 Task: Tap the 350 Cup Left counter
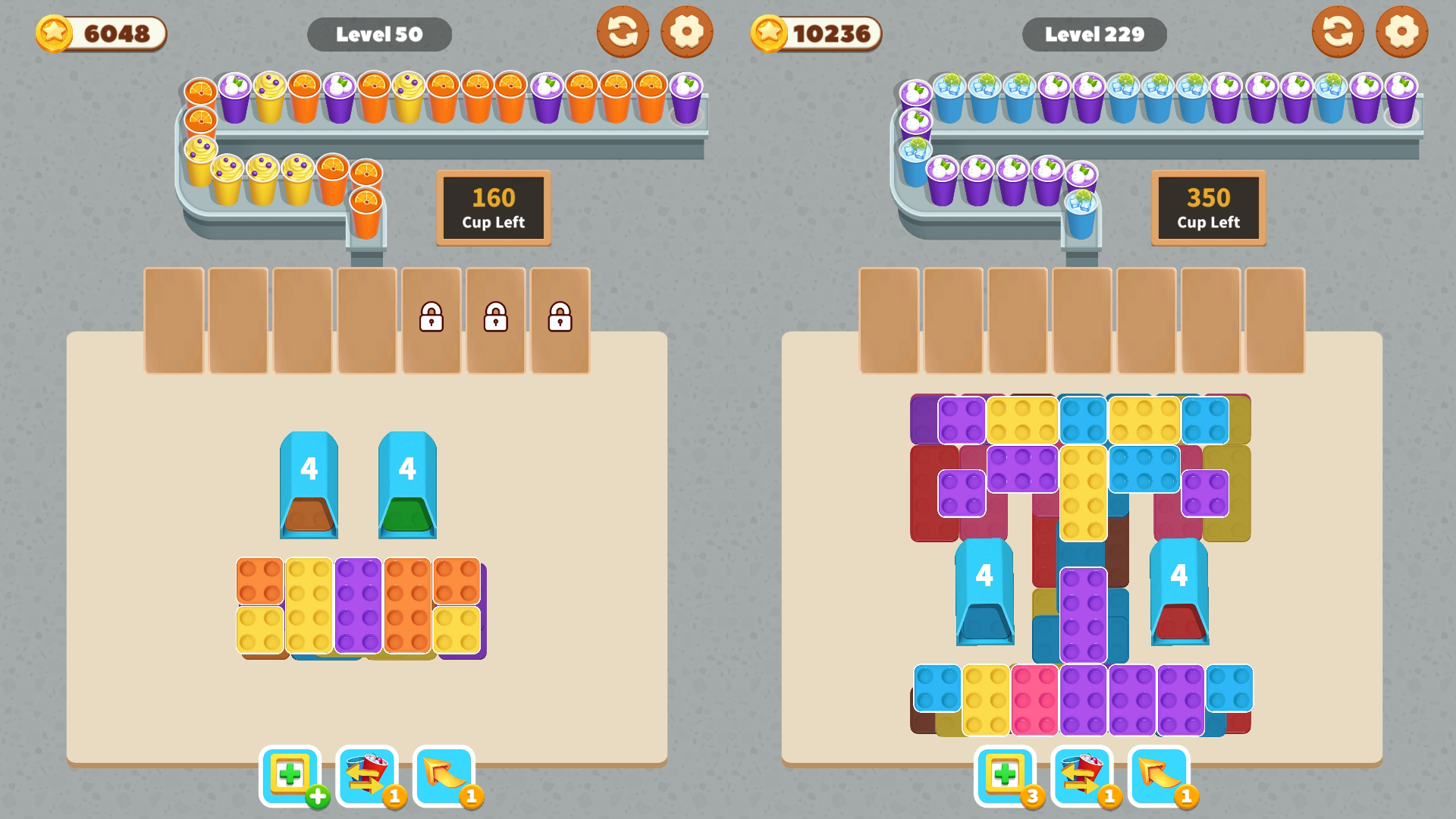[x=1207, y=208]
